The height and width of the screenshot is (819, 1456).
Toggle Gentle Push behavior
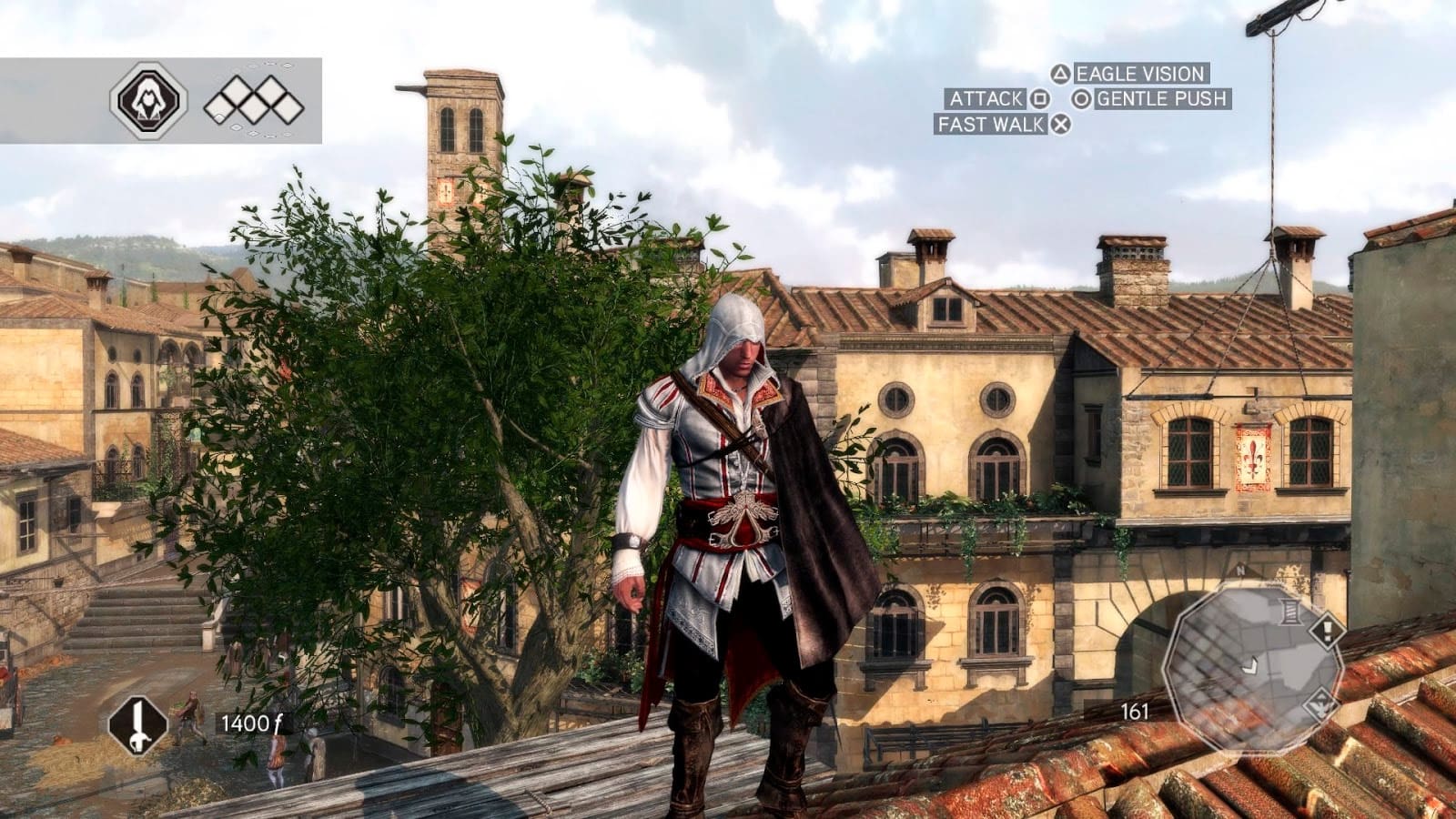[1163, 99]
